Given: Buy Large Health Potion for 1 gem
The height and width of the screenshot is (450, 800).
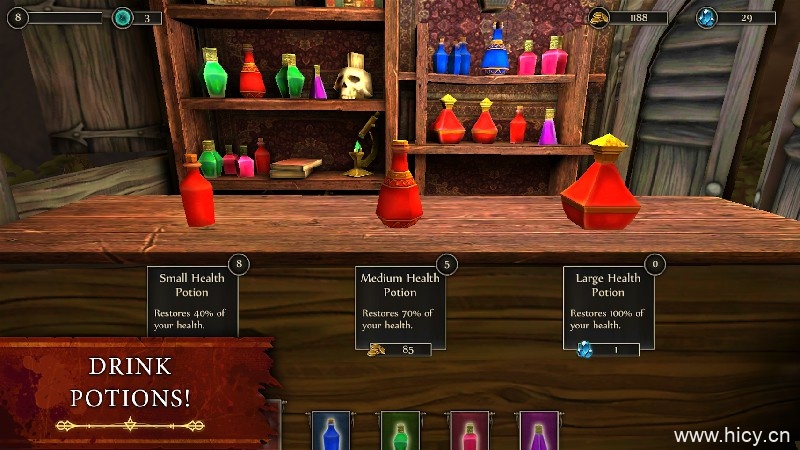Looking at the screenshot, I should 608,349.
